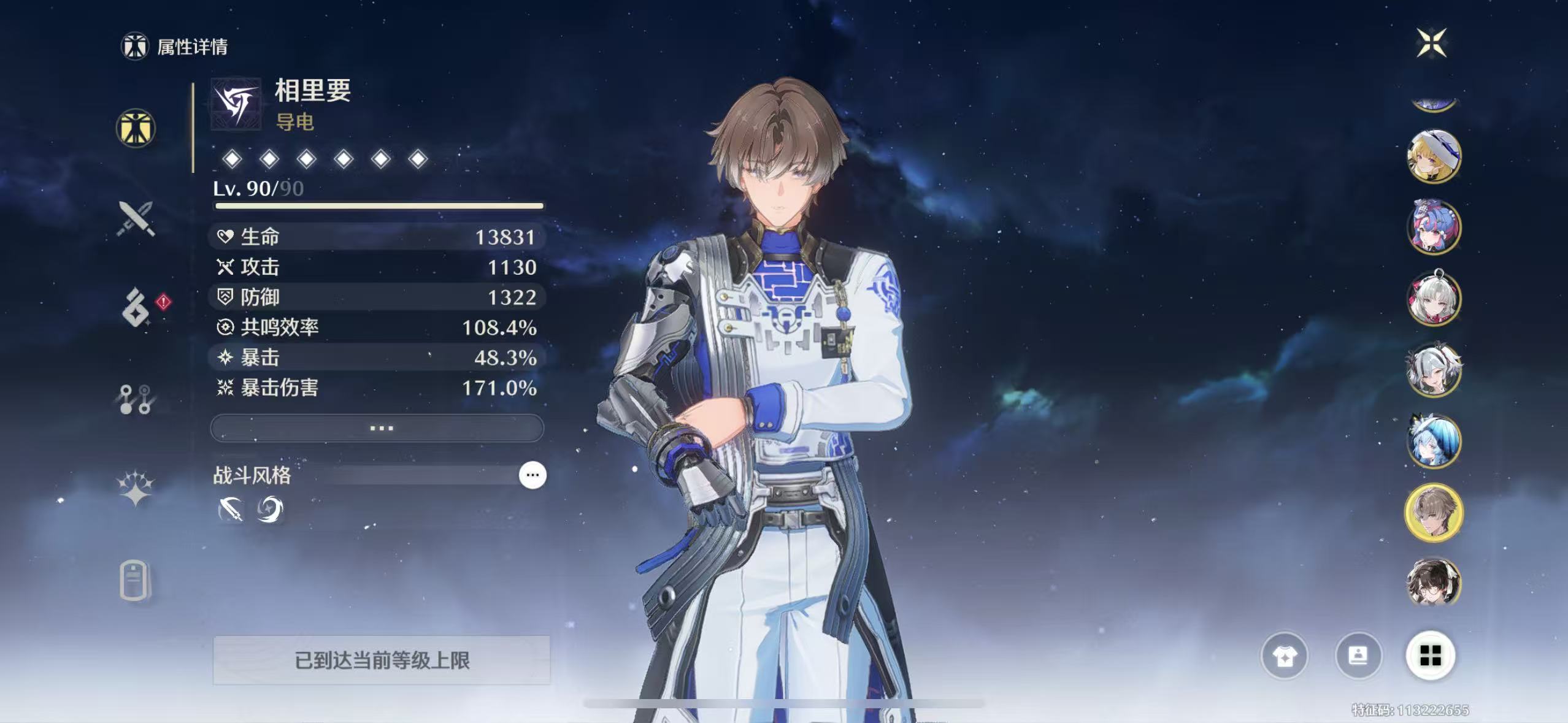The height and width of the screenshot is (723, 1568).
Task: Close the character attribute screen
Action: [1431, 43]
